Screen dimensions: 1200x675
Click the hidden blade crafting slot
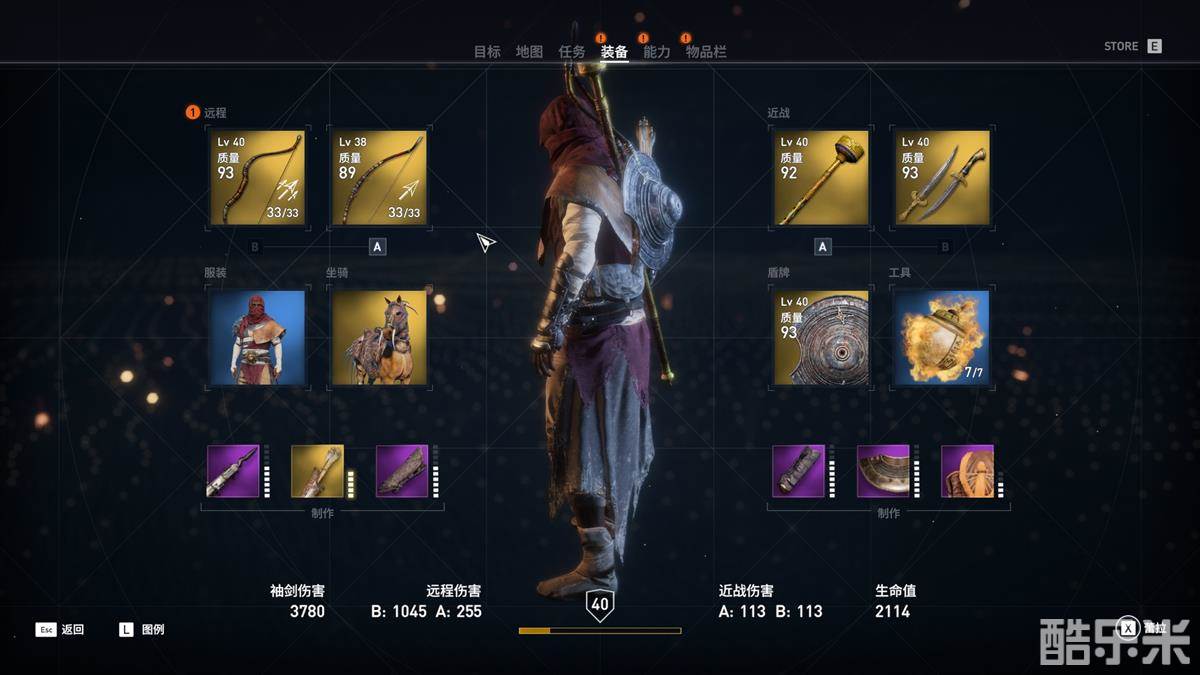point(233,471)
